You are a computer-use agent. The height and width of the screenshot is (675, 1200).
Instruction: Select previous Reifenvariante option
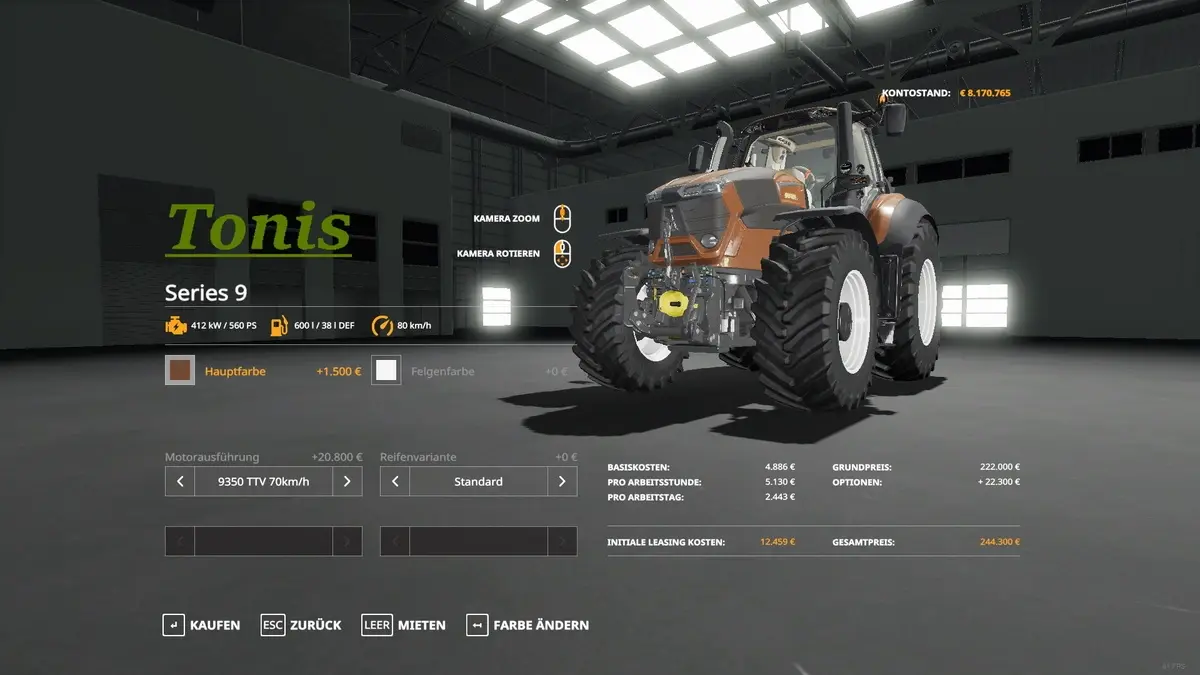(395, 482)
